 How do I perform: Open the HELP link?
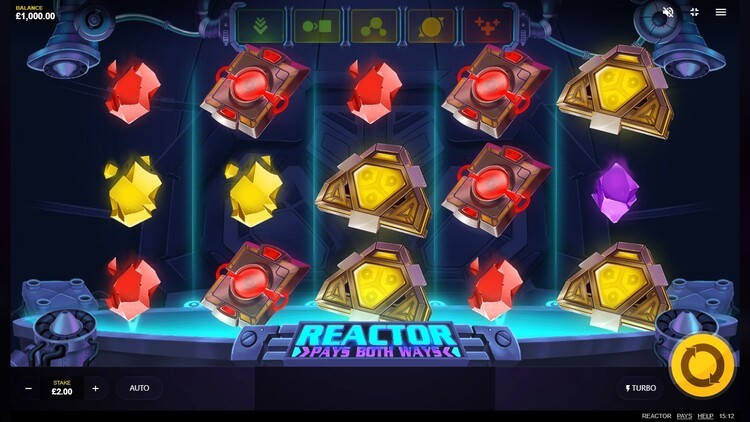[x=705, y=416]
